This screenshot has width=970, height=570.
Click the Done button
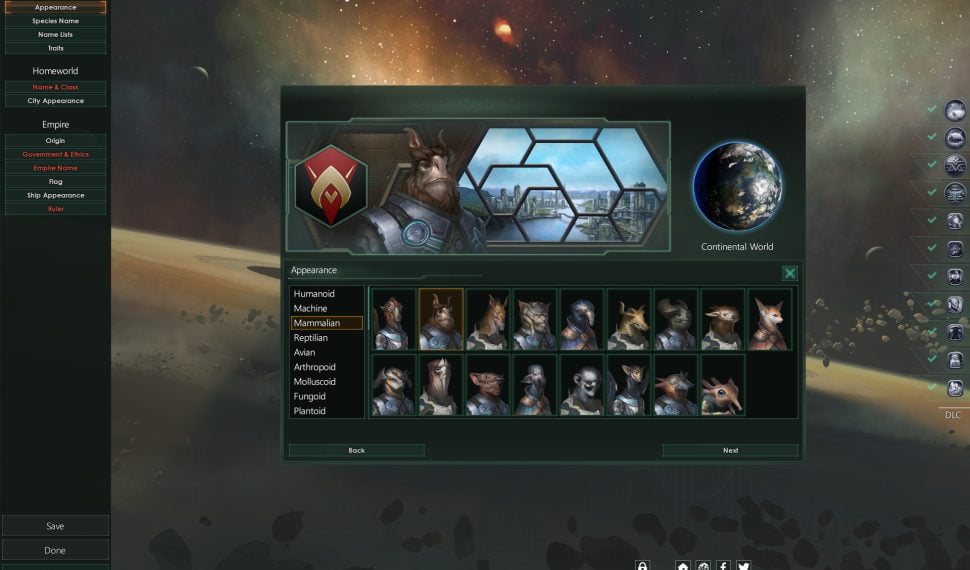click(x=55, y=550)
